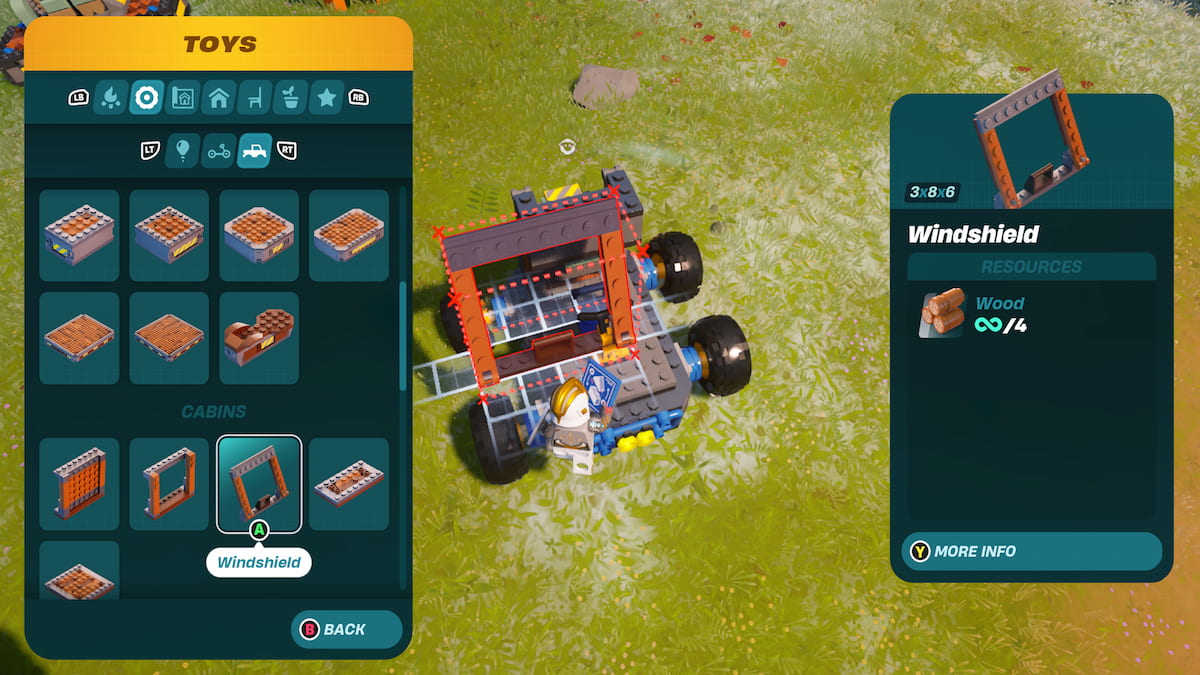Switch to the campfire category tab
1200x675 pixels.
110,98
